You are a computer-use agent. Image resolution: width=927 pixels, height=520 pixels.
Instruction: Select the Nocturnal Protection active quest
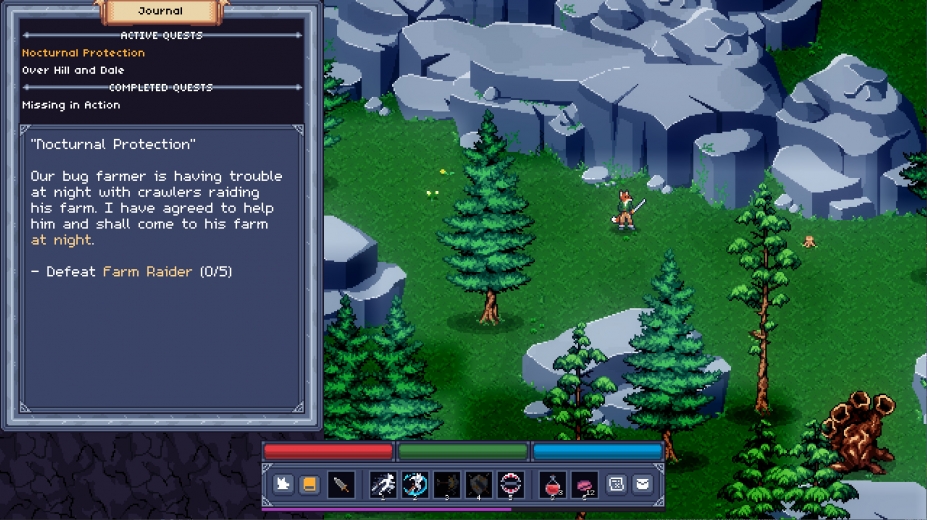[83, 53]
